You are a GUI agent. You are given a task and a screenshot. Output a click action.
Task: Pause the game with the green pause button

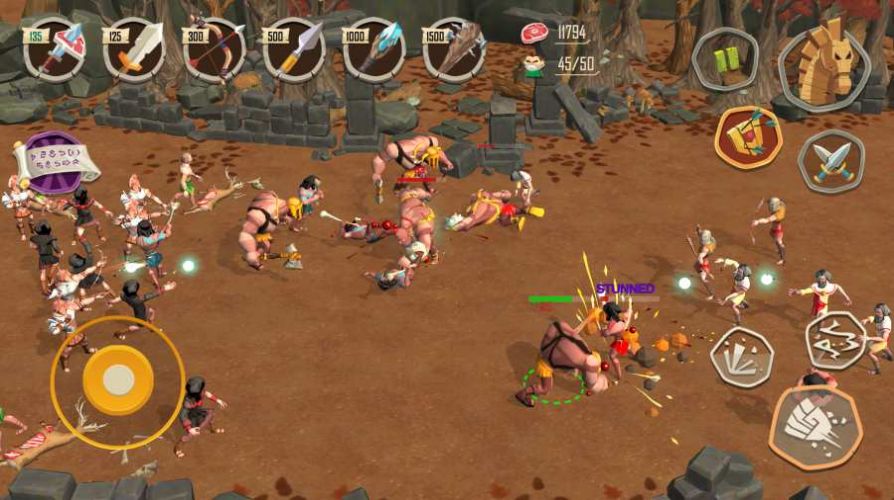click(x=725, y=59)
